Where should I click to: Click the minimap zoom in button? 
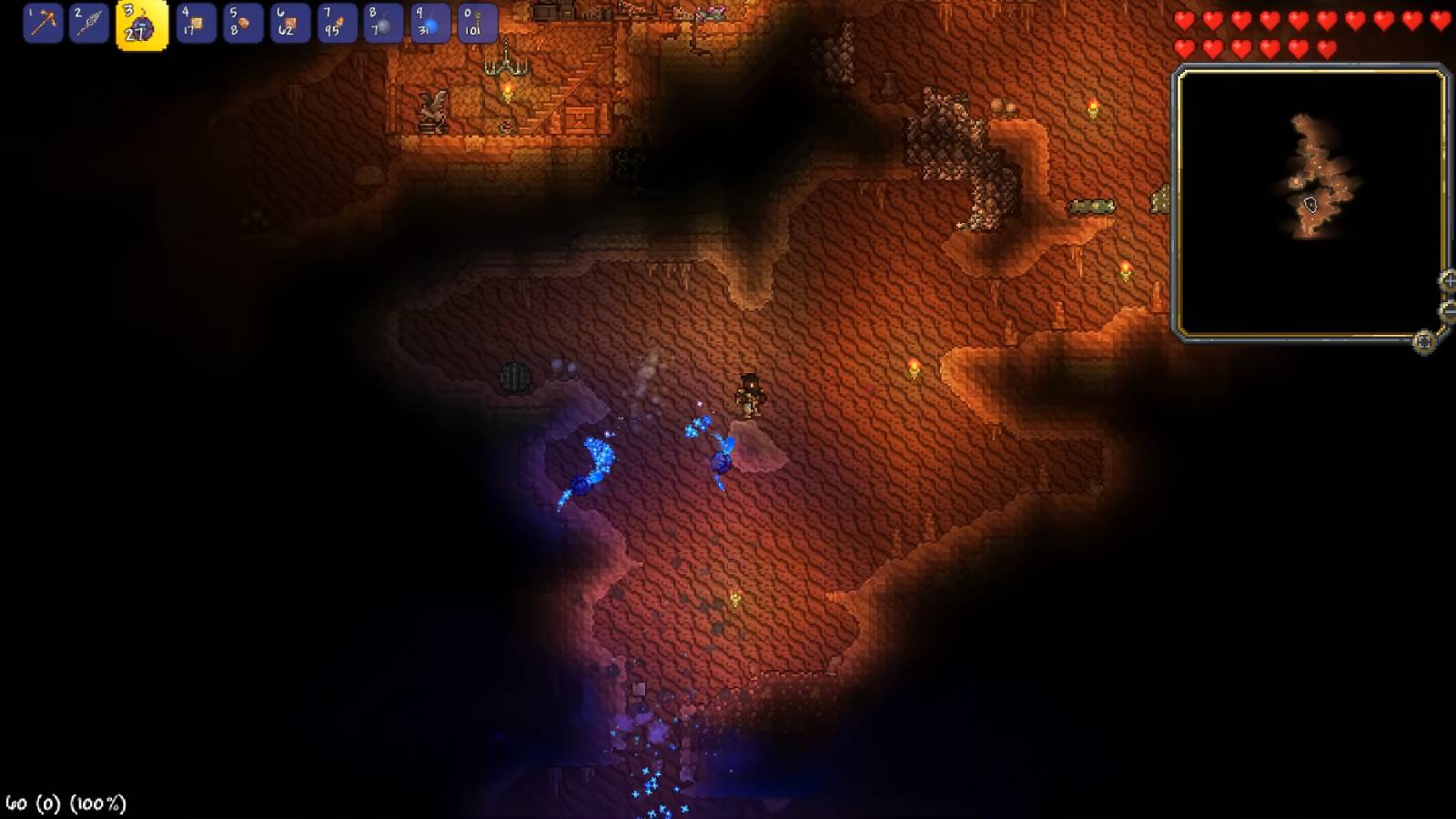pyautogui.click(x=1449, y=281)
